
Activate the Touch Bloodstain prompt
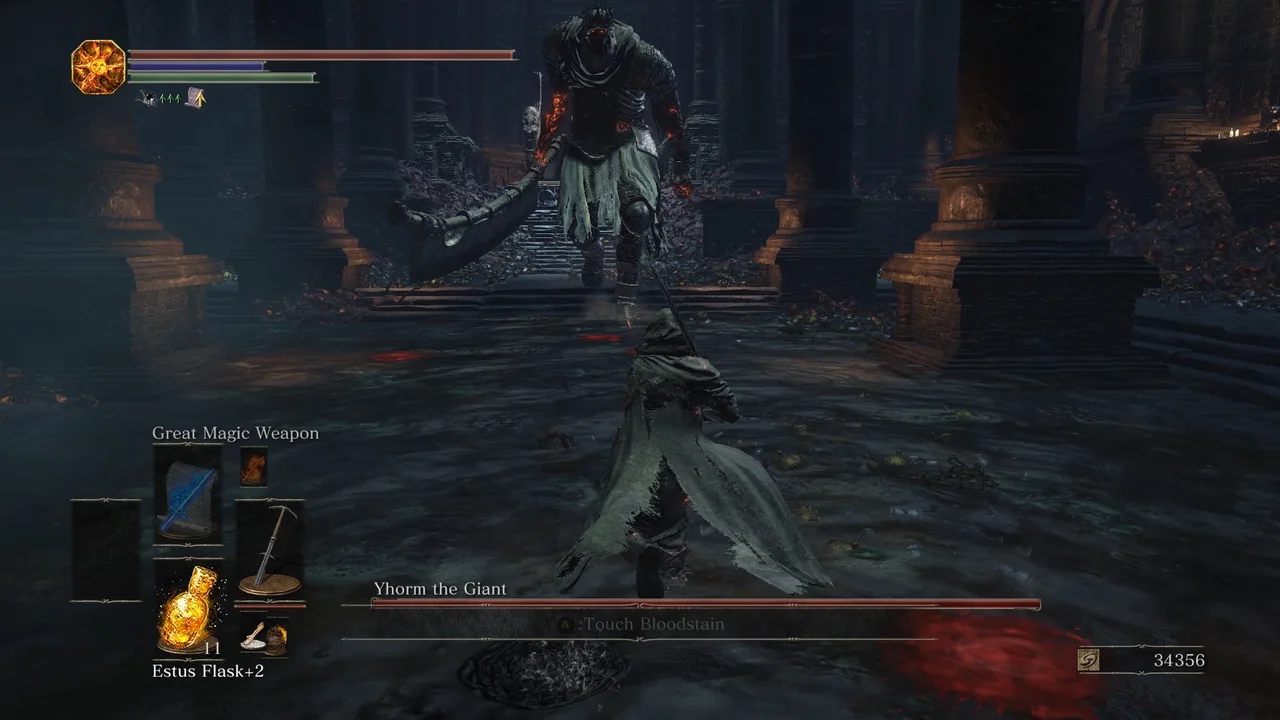pos(650,623)
